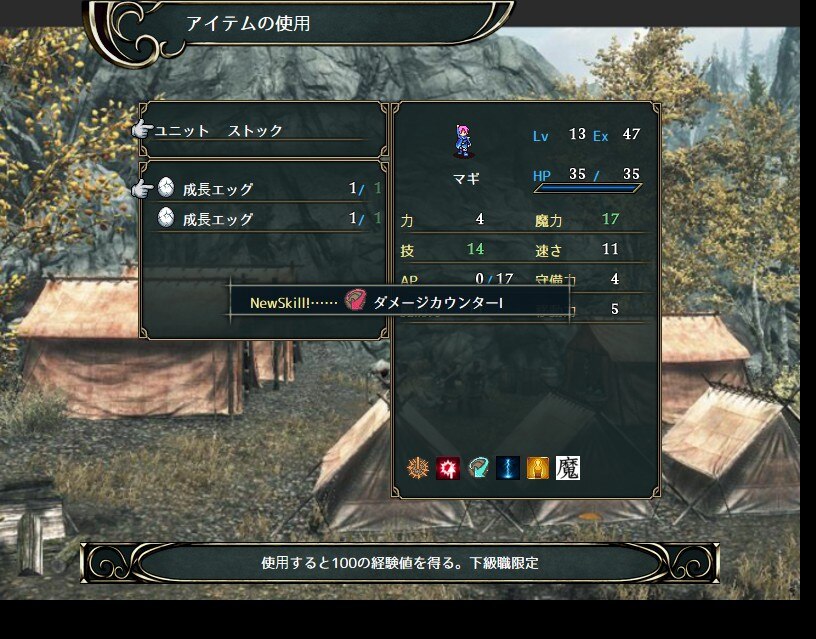Switch to the ストック tab

[255, 131]
